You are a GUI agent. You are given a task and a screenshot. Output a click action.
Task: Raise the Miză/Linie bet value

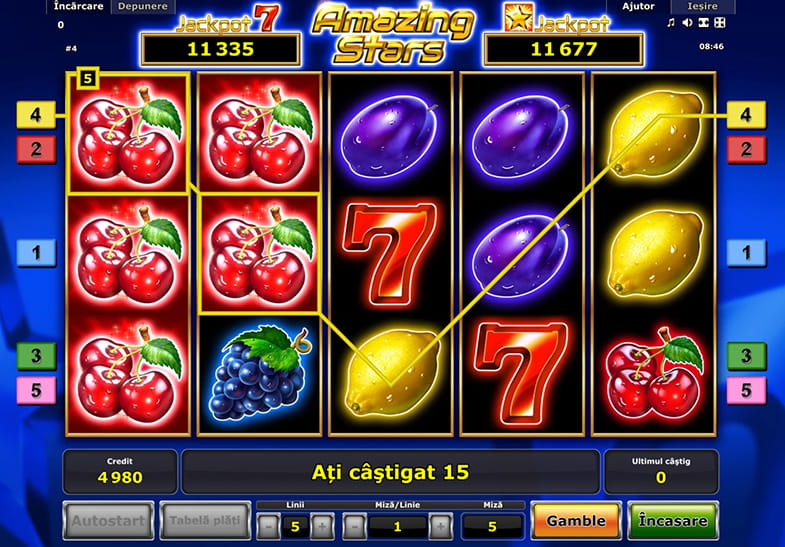pyautogui.click(x=441, y=525)
